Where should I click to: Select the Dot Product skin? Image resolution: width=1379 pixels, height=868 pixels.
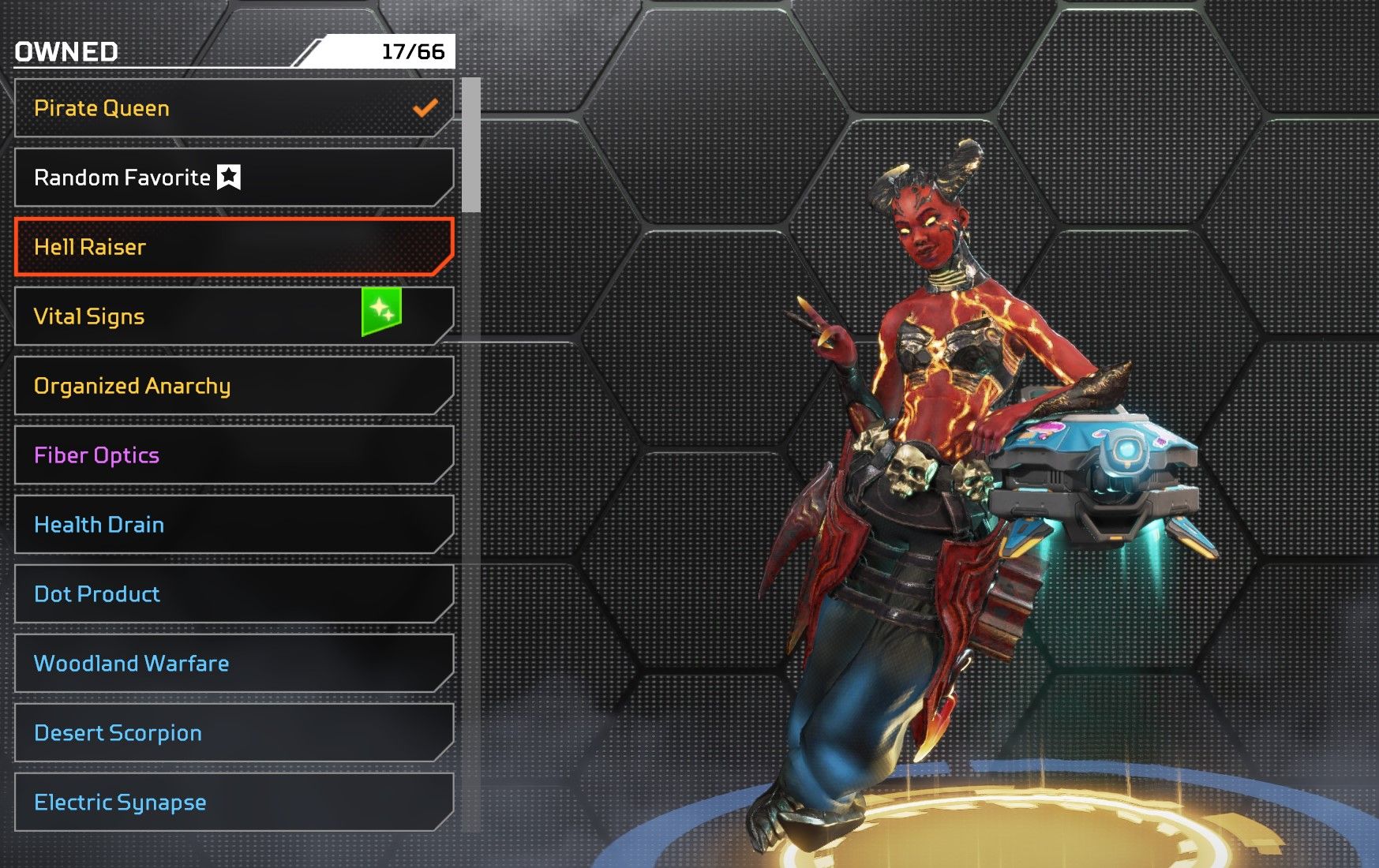[234, 594]
